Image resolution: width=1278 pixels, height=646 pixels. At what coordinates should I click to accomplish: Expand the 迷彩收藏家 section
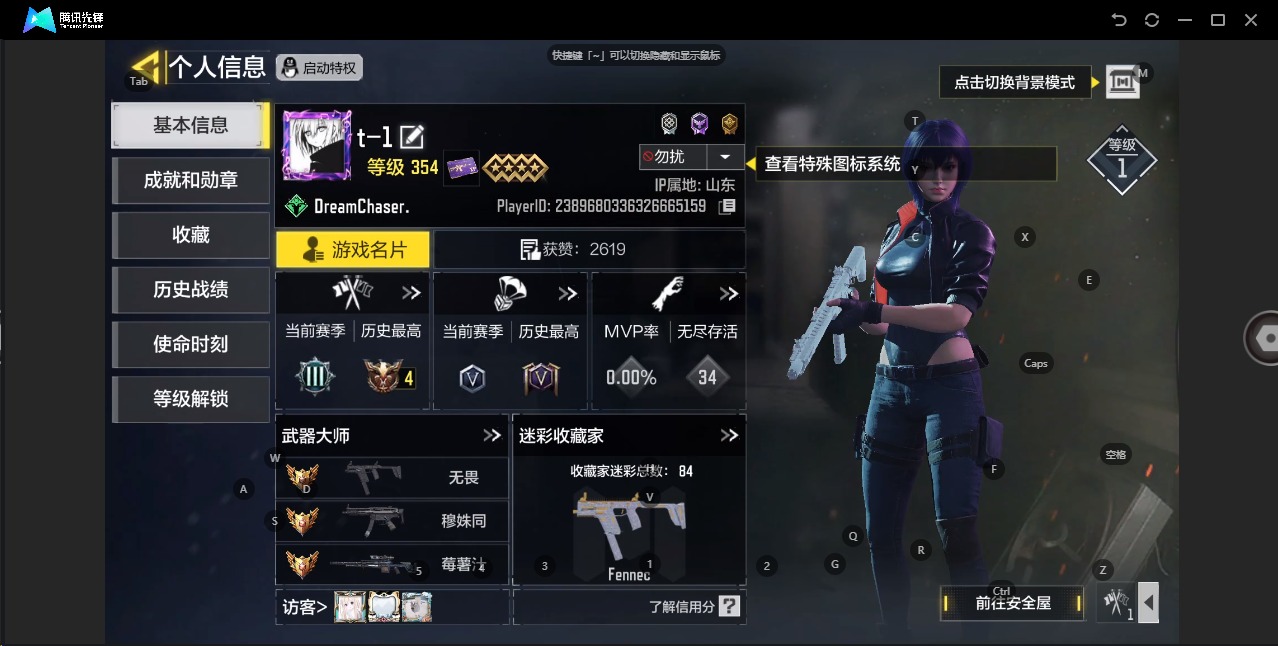[729, 436]
